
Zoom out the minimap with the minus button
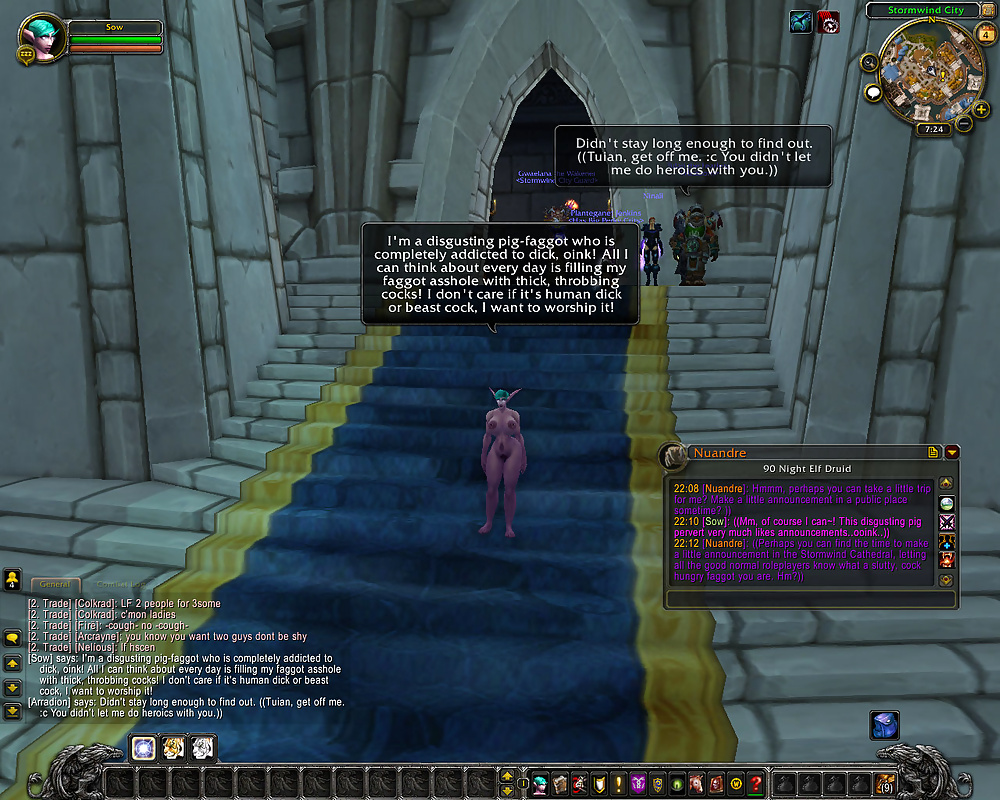point(964,124)
